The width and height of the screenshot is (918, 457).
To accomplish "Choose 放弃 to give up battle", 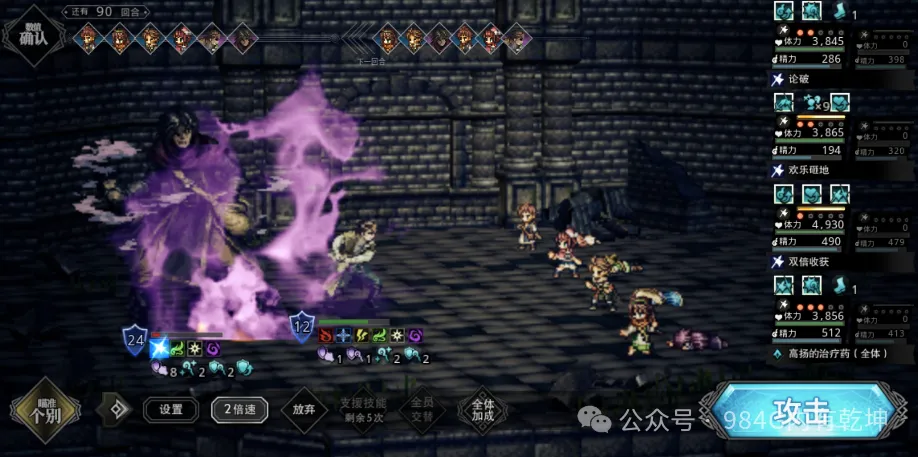I will (303, 409).
